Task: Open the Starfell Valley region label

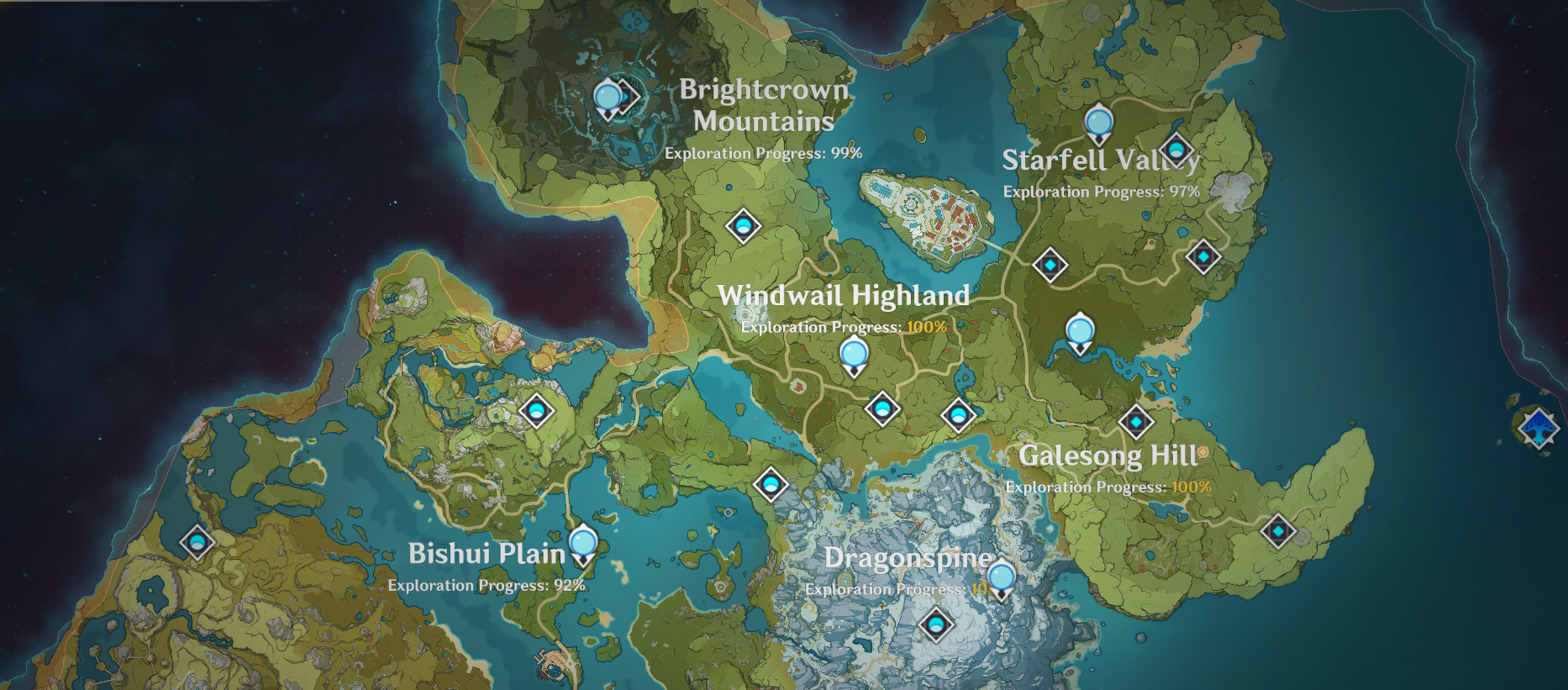Action: pyautogui.click(x=1101, y=160)
